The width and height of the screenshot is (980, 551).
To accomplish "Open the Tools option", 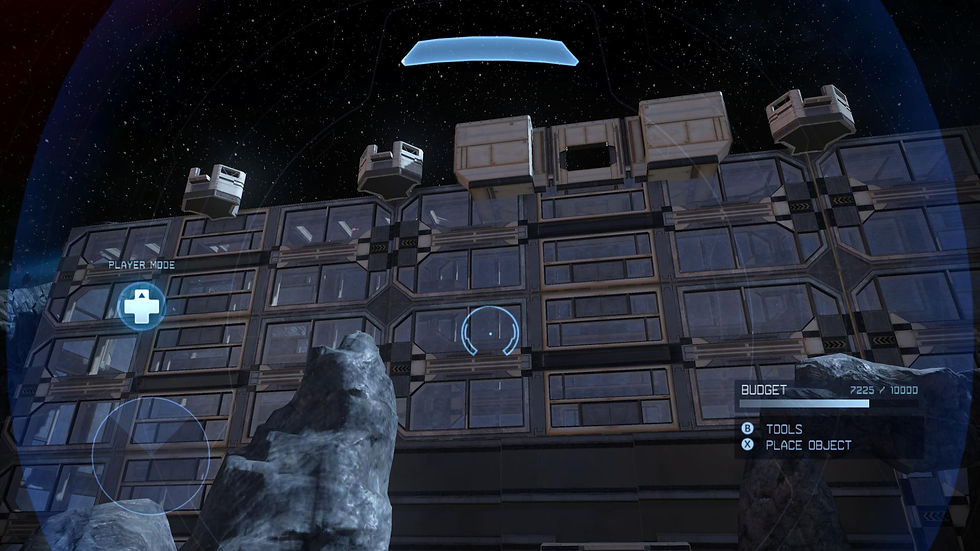I will tap(784, 428).
